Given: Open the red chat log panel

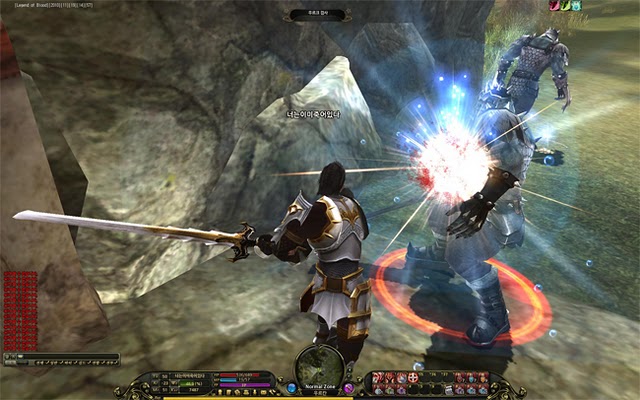Looking at the screenshot, I should click(22, 308).
